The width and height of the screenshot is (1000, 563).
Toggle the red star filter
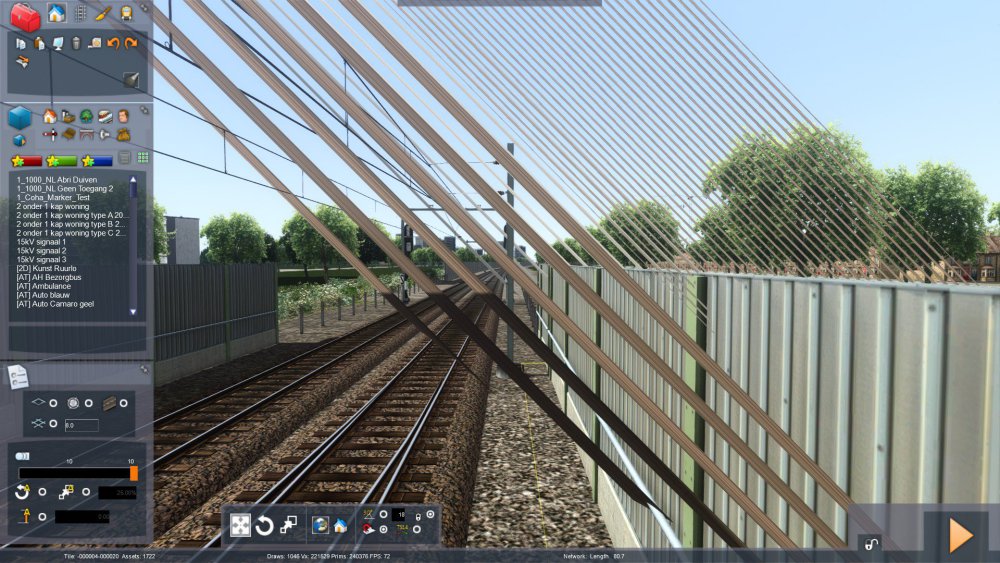click(x=27, y=160)
